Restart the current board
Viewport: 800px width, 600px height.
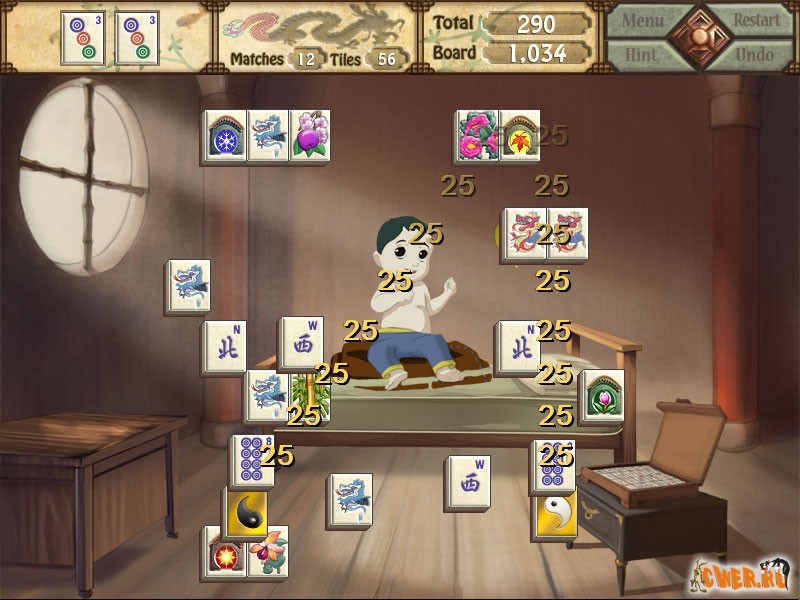756,20
